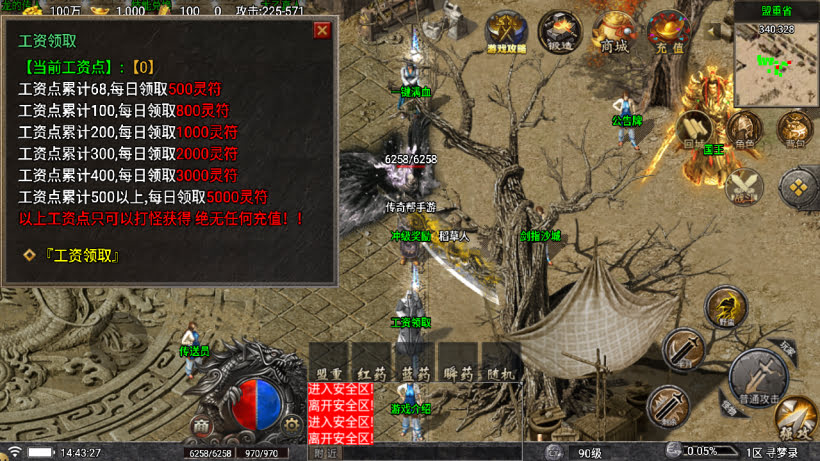The image size is (820, 461).
Task: Open the 商城 shop
Action: tap(614, 33)
